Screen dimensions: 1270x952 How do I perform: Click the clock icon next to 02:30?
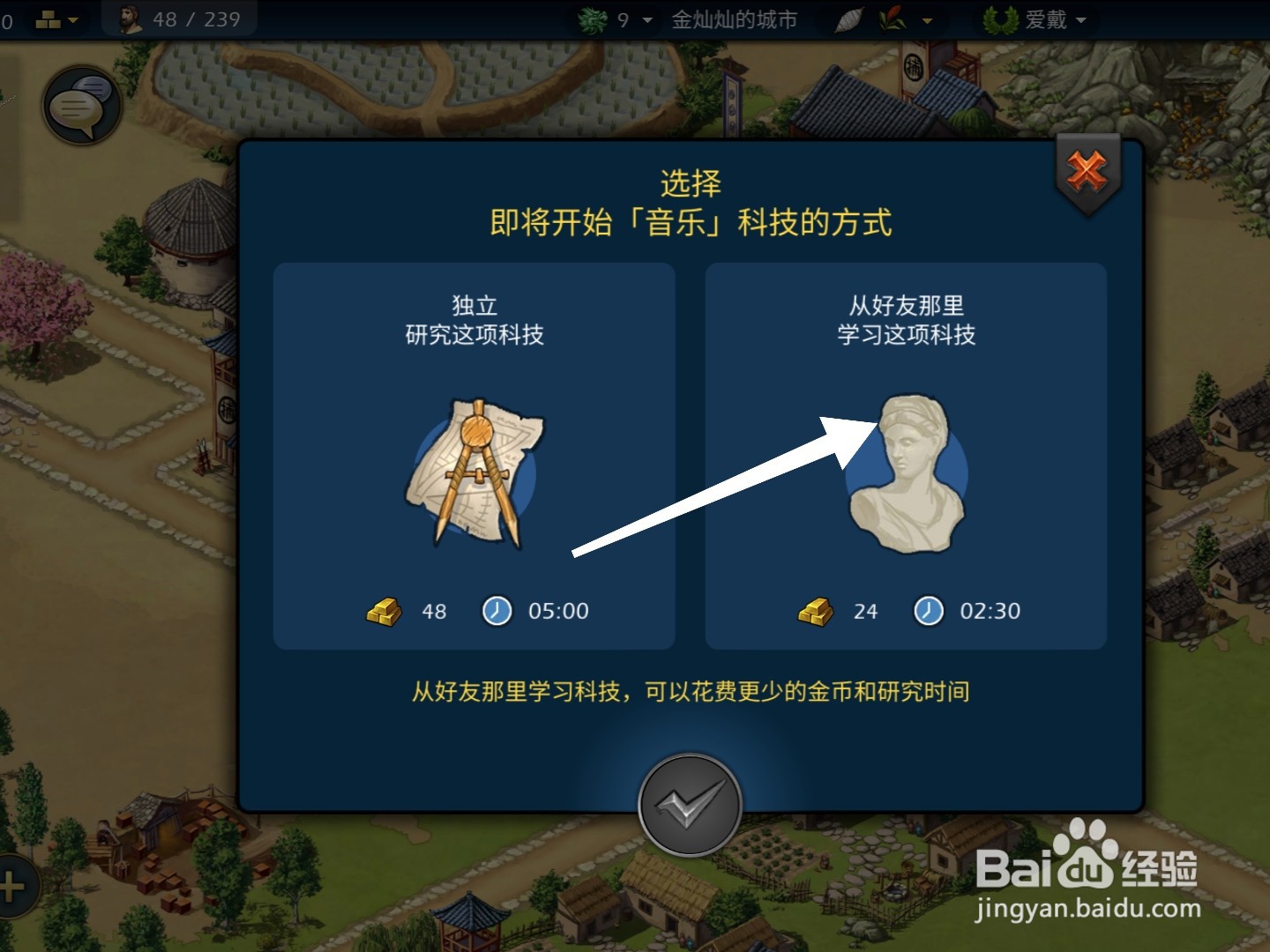coord(928,610)
